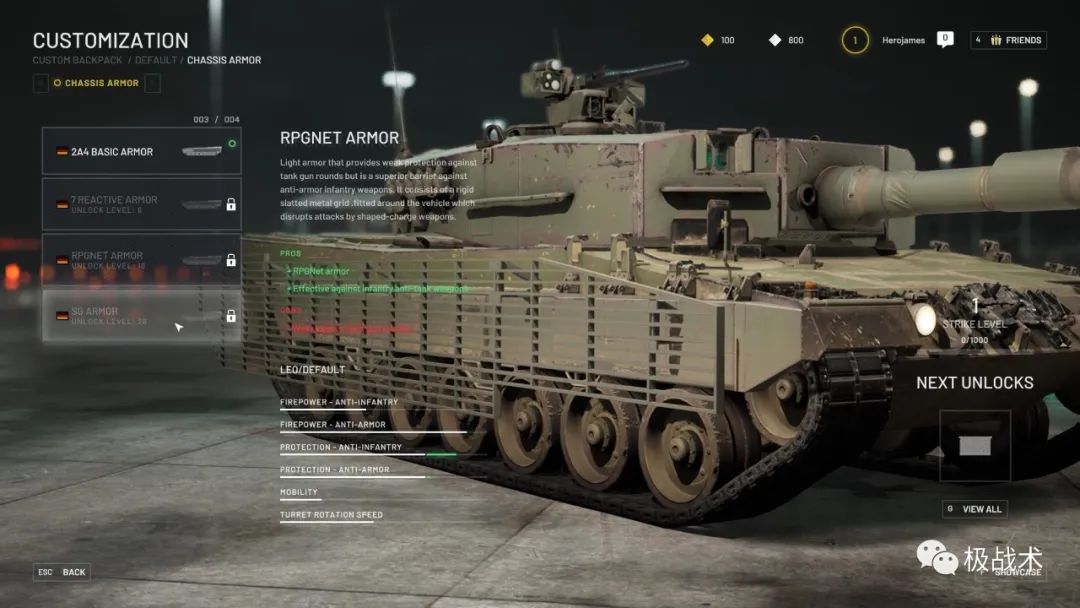Click the white diamond currency icon

point(774,40)
